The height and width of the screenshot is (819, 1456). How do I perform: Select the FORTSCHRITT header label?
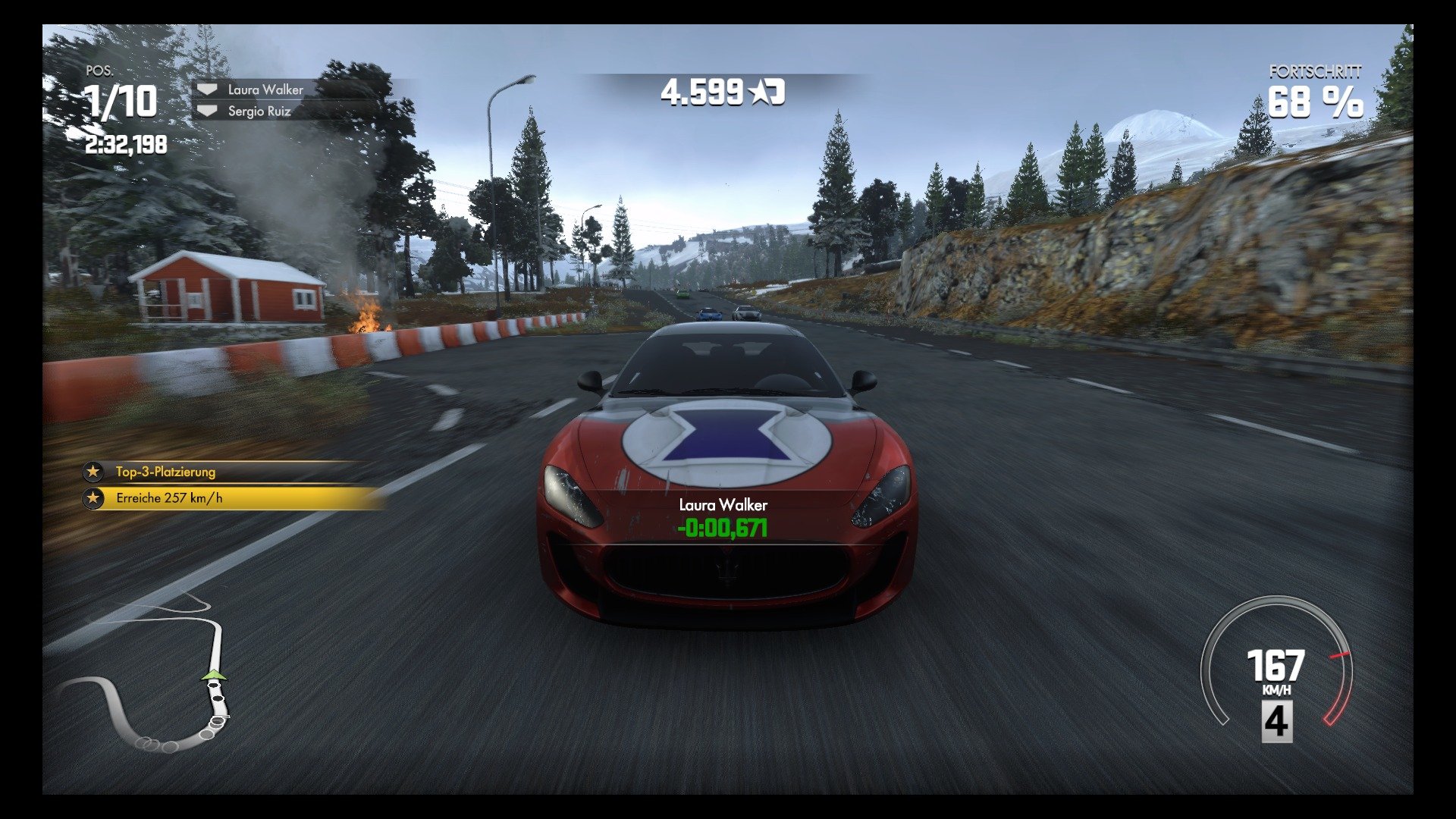point(1314,72)
